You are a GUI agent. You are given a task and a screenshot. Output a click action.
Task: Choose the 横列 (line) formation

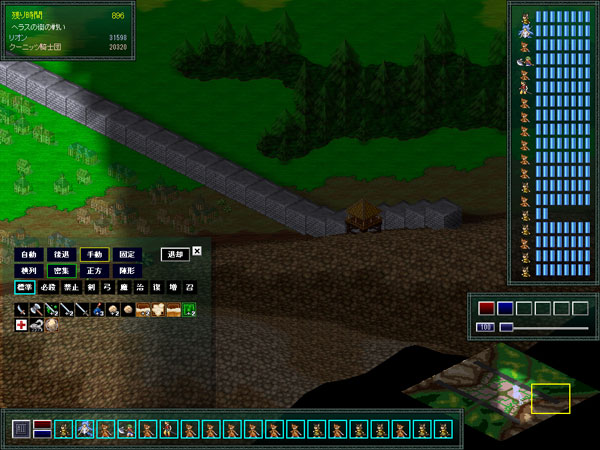[x=28, y=271]
